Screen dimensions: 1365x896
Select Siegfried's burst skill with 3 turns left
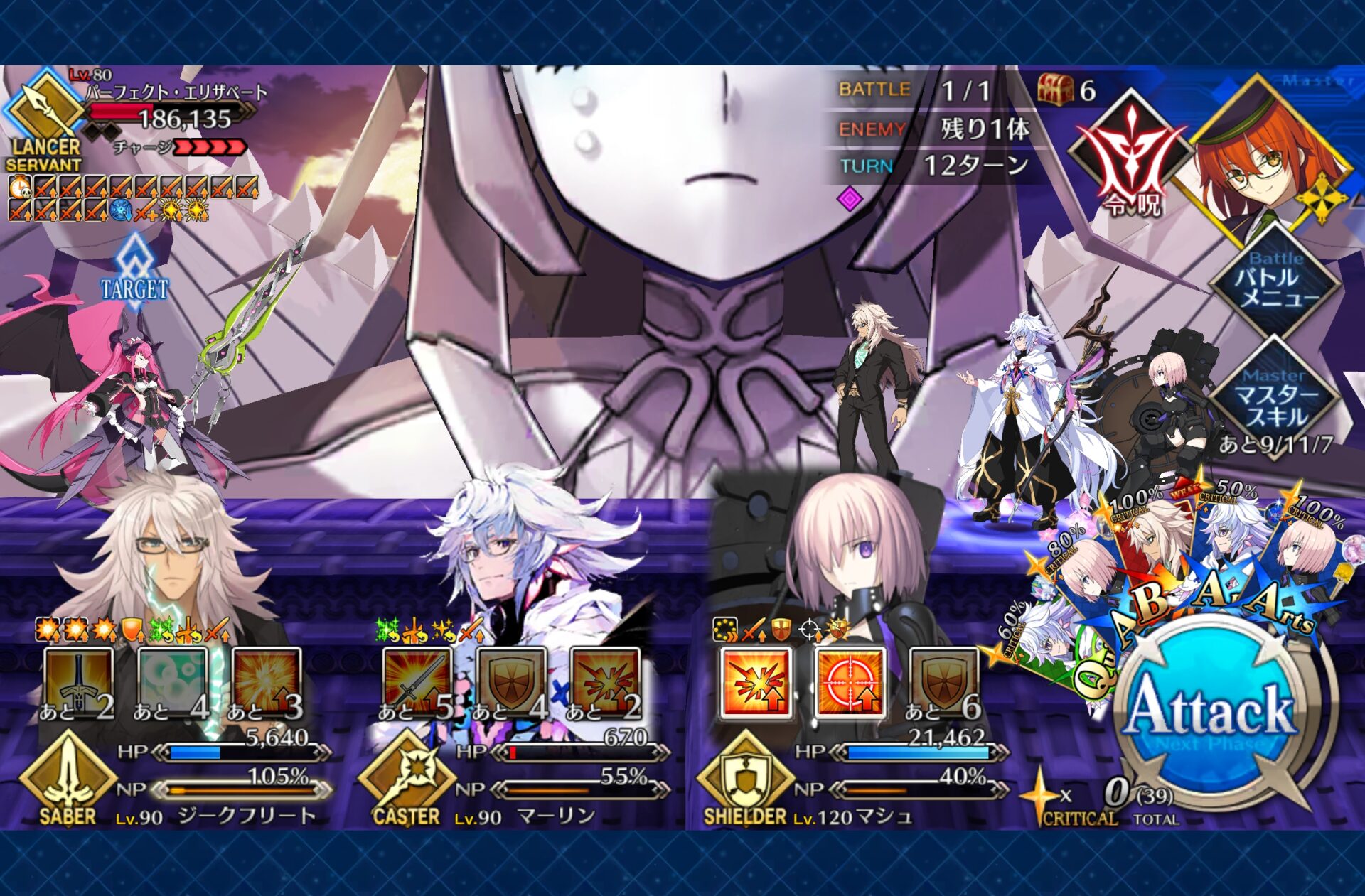click(267, 682)
